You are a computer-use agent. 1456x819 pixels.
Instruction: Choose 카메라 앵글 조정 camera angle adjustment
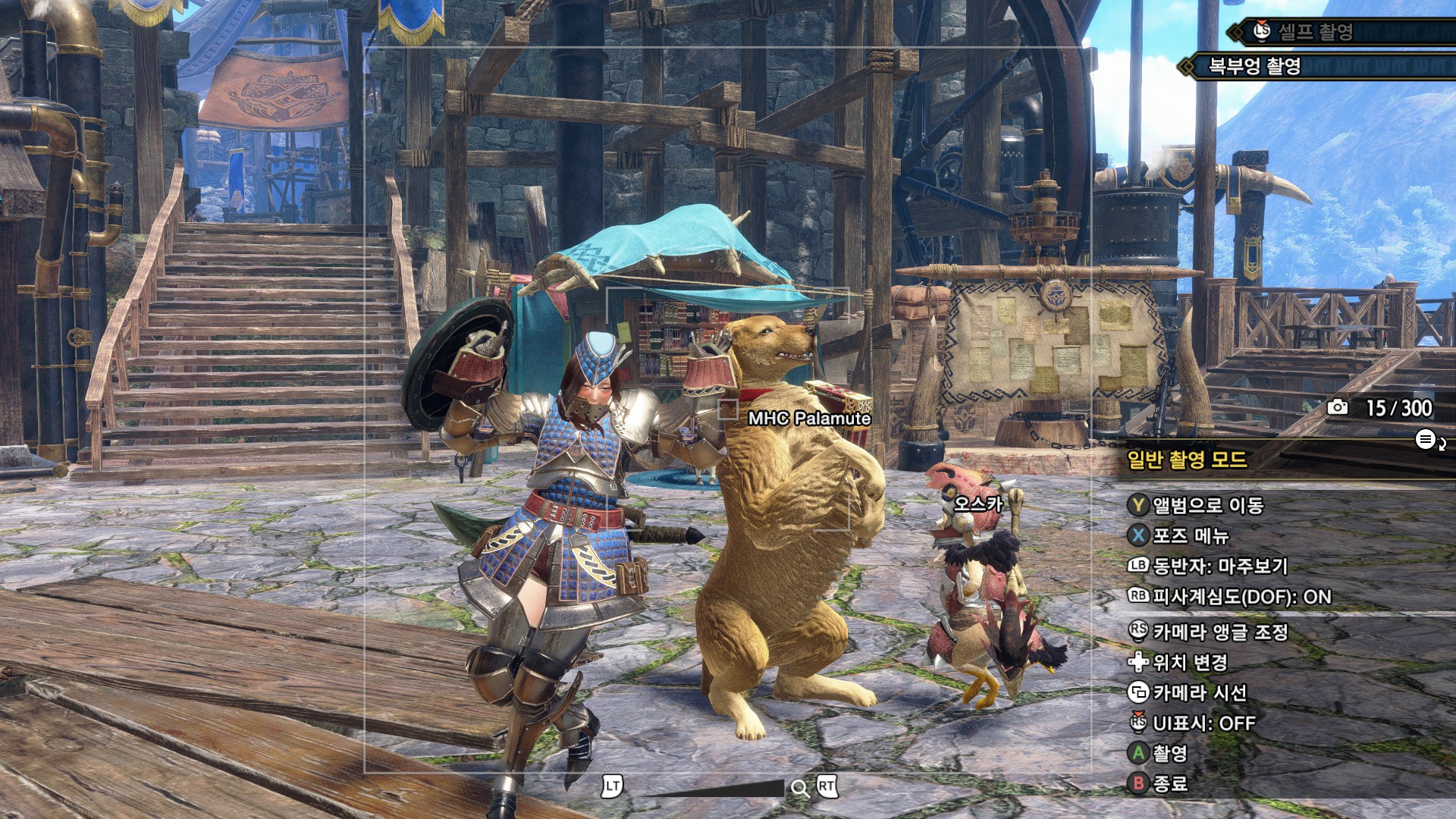1219,632
